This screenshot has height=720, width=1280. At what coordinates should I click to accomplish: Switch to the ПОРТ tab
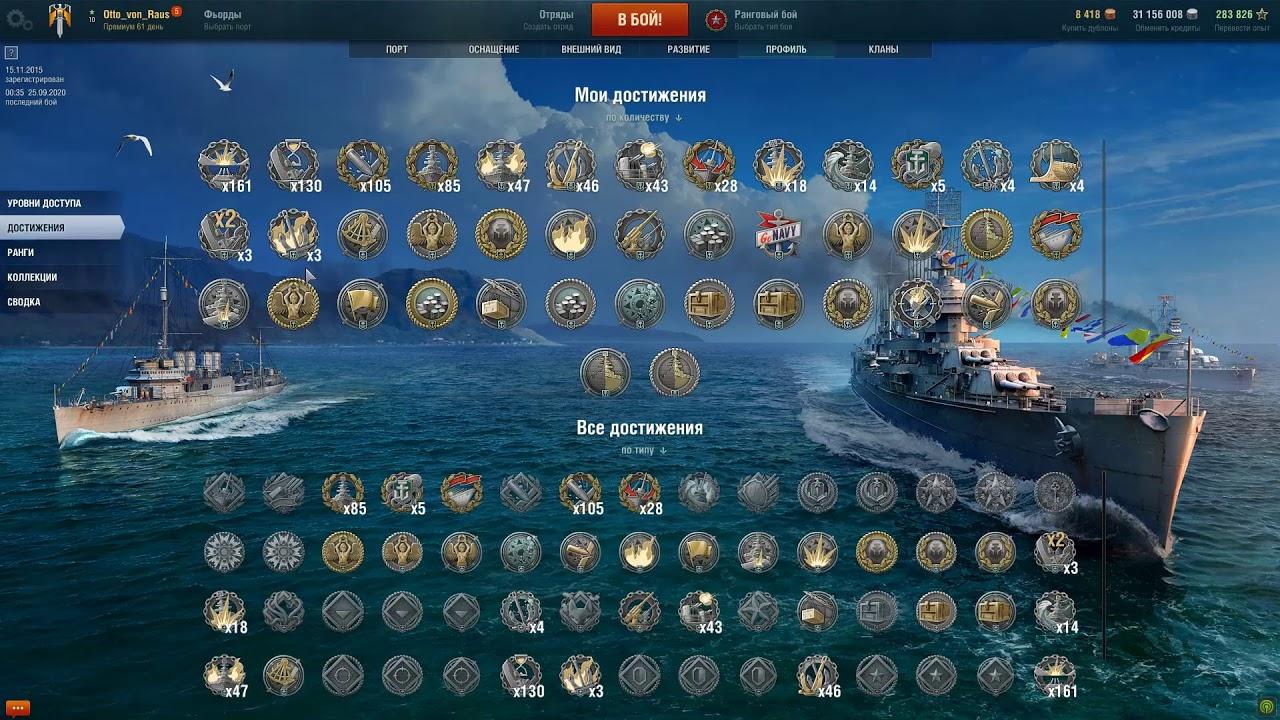pyautogui.click(x=397, y=49)
